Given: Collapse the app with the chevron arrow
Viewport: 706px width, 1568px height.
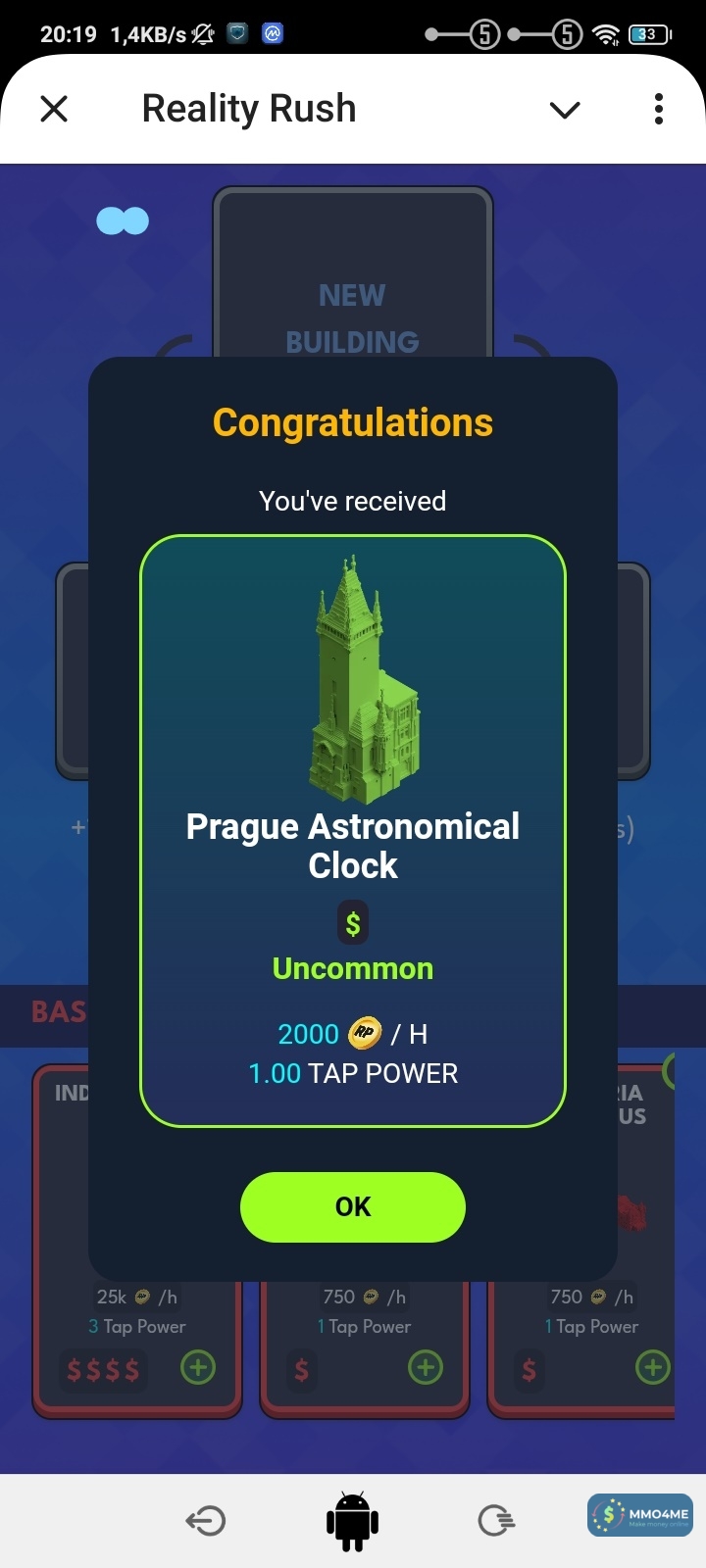Looking at the screenshot, I should pos(565,110).
